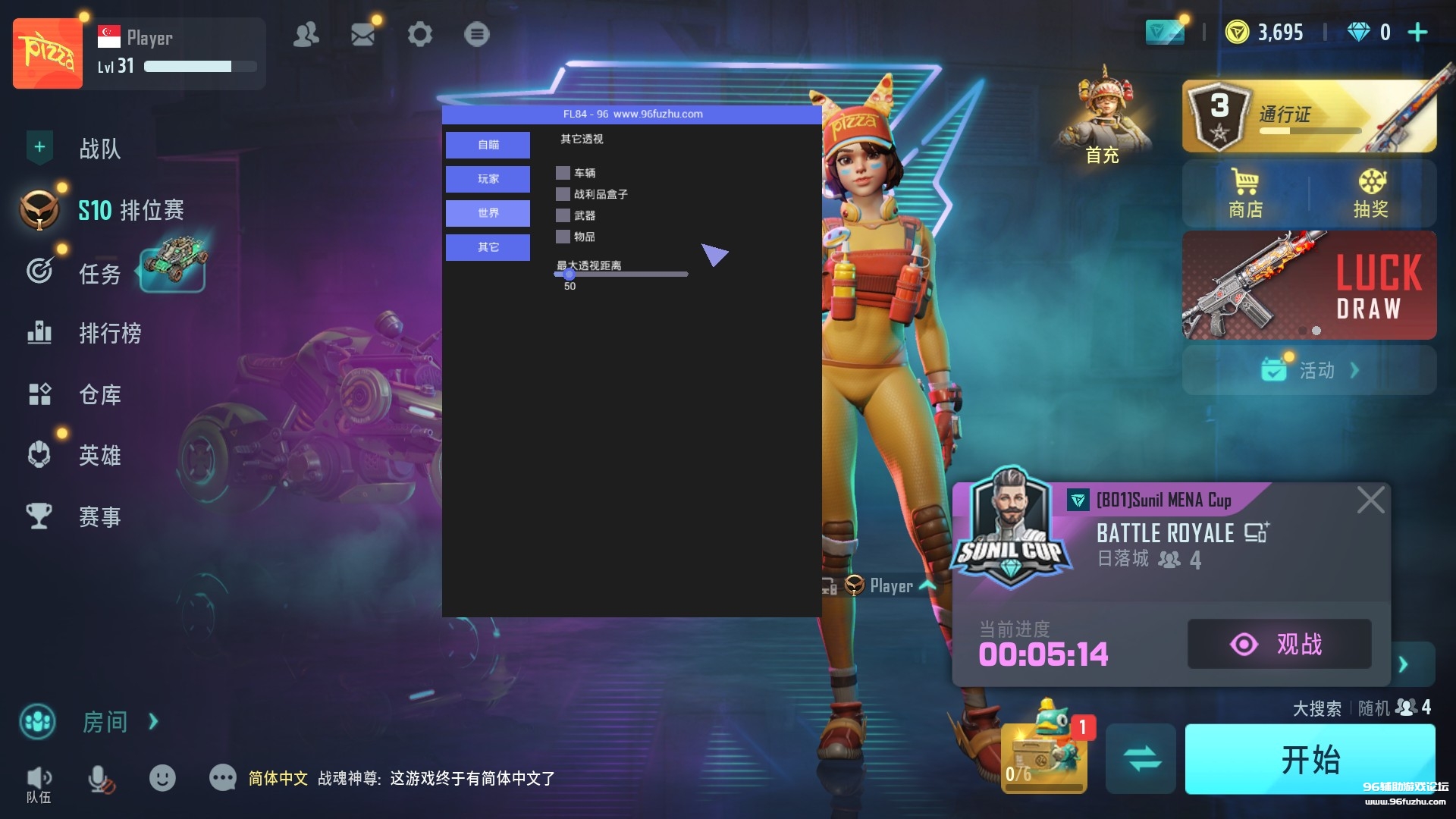Image resolution: width=1456 pixels, height=819 pixels.
Task: Open the gear settings icon
Action: (419, 34)
